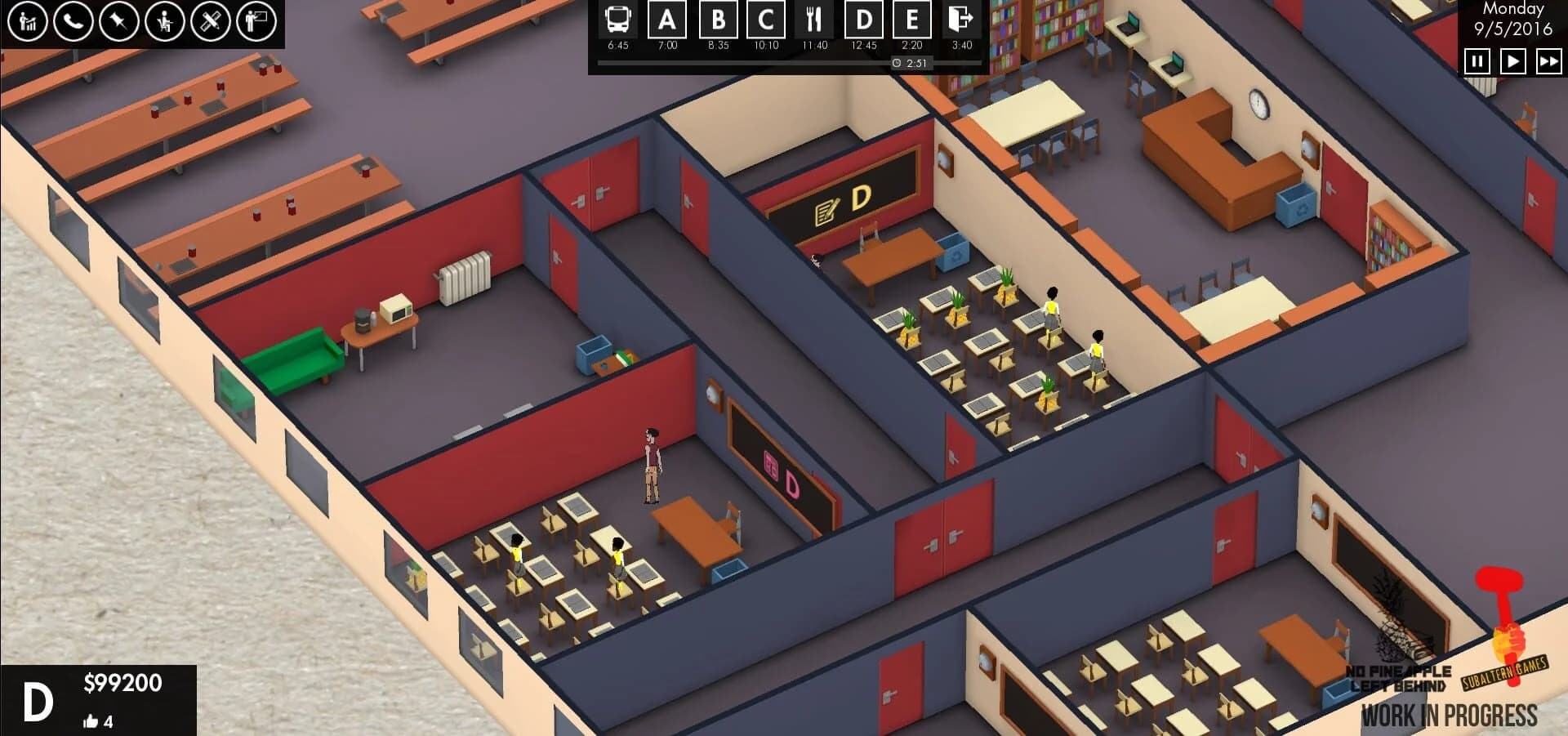
Task: Select the phone icon in the toolbar
Action: pos(73,20)
